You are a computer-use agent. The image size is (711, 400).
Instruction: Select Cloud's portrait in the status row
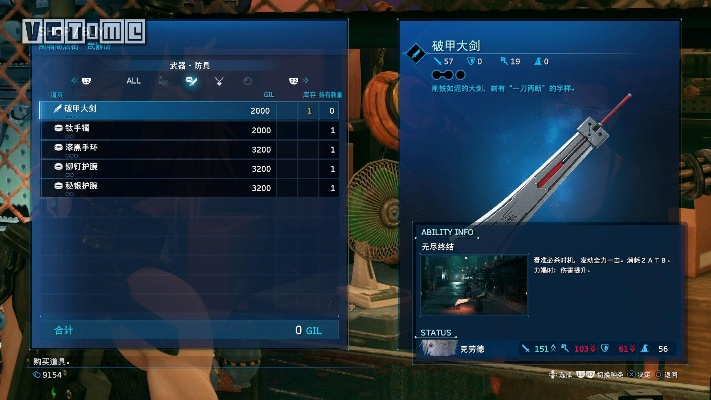point(437,349)
